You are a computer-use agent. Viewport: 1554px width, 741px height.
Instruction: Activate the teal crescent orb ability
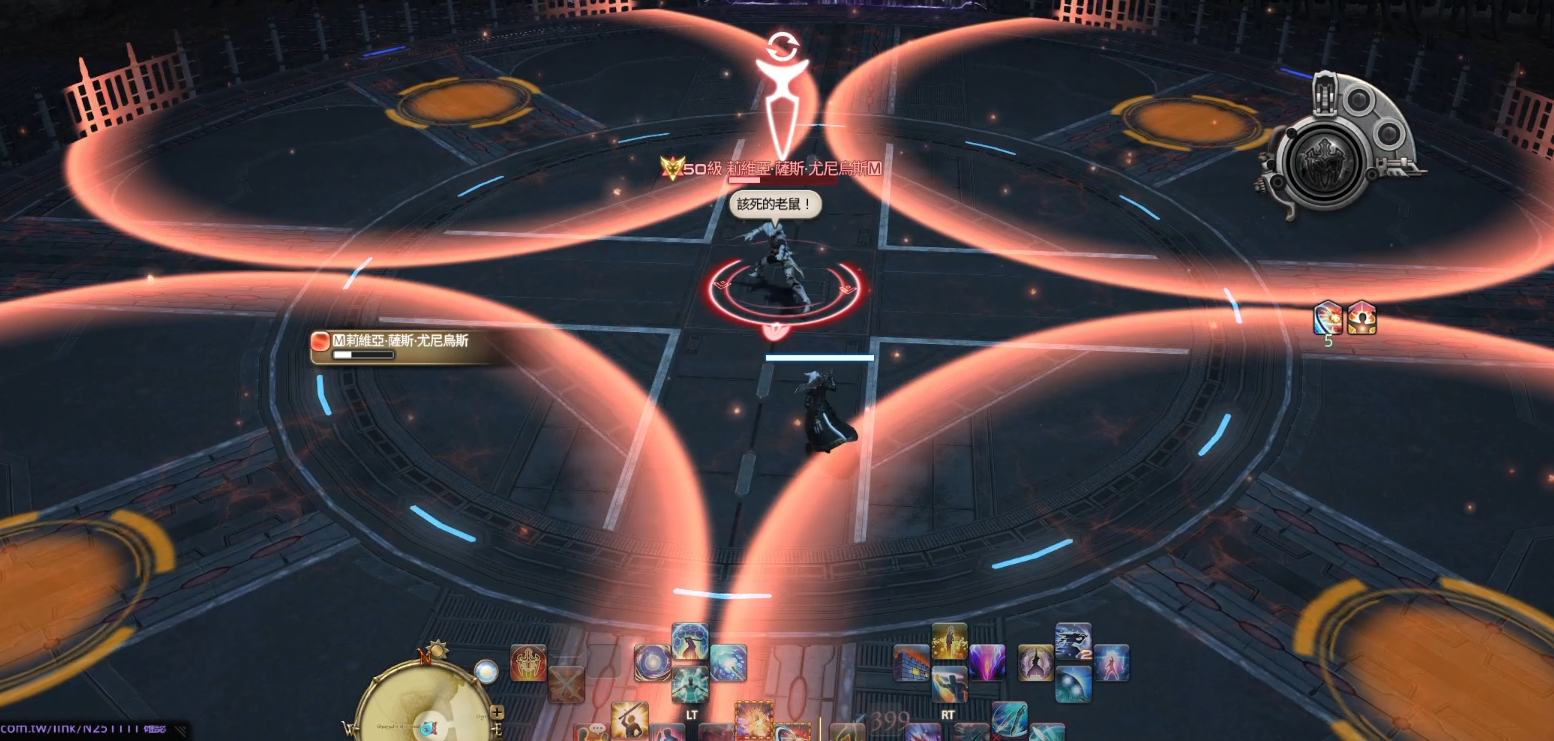click(x=1073, y=684)
